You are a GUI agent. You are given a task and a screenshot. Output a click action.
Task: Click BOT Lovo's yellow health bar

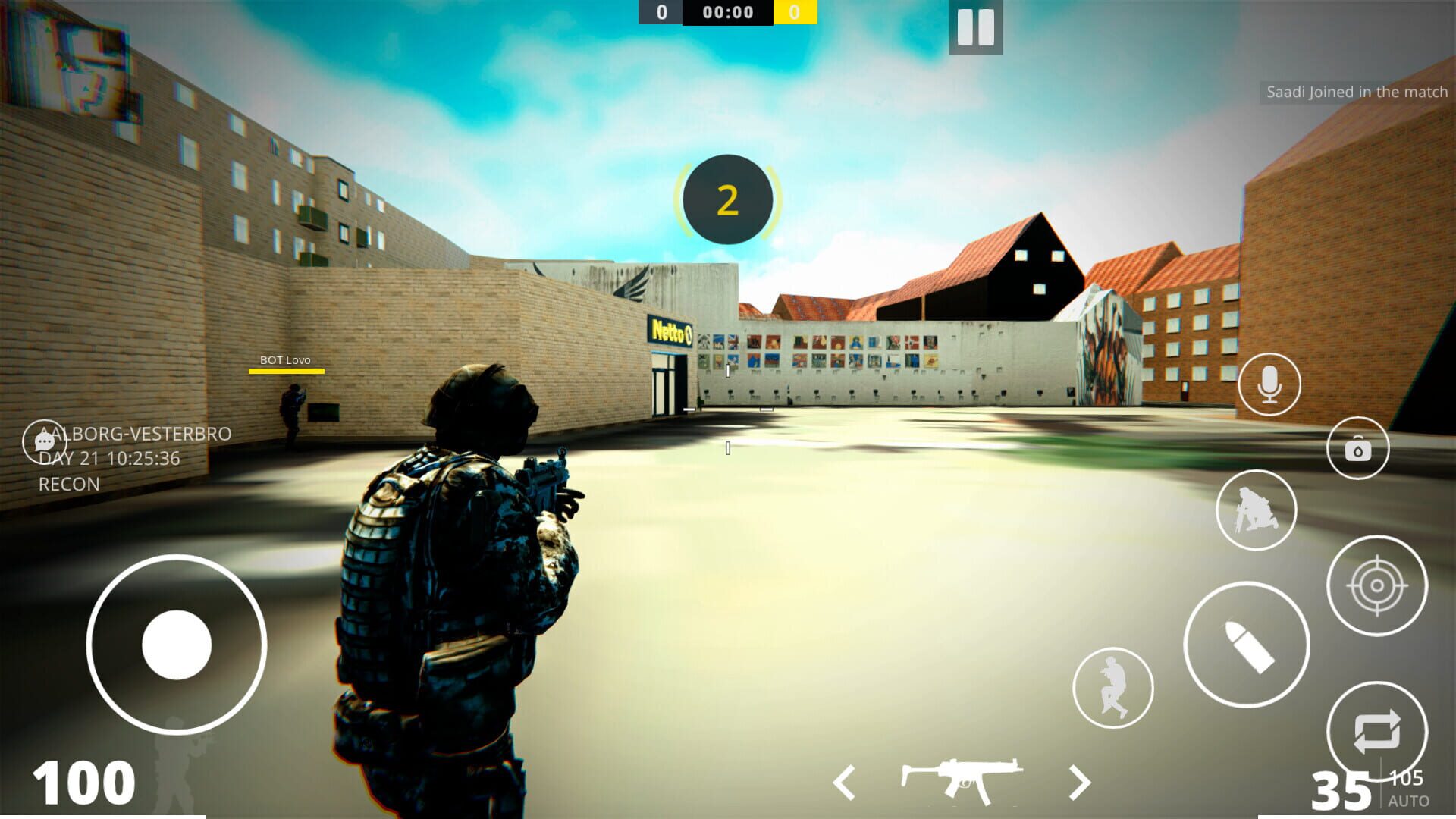pyautogui.click(x=287, y=371)
